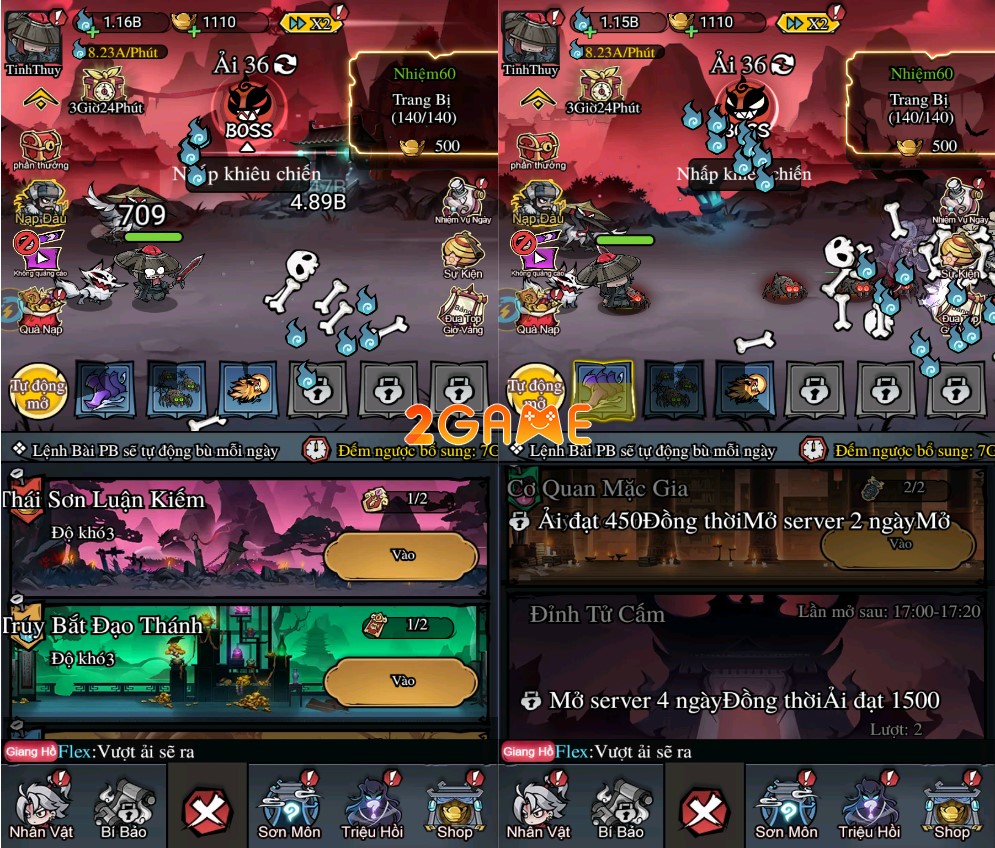Click Vào for Truy Bắt Đạo Thánh
The width and height of the screenshot is (995, 848).
point(401,681)
